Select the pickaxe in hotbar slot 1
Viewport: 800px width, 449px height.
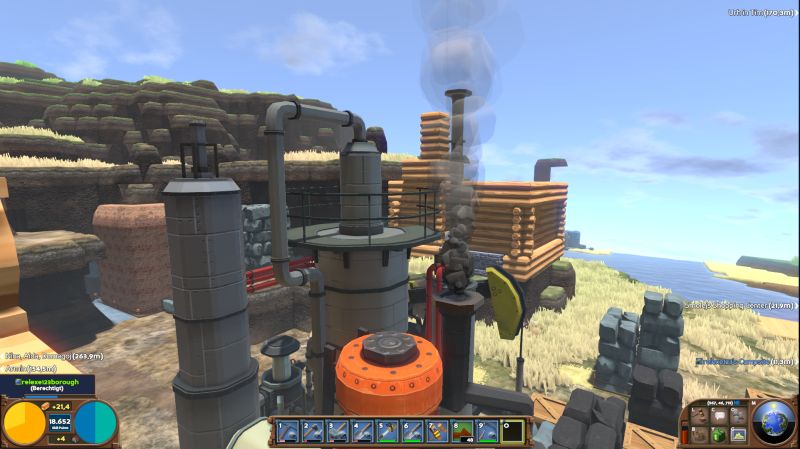click(x=288, y=432)
